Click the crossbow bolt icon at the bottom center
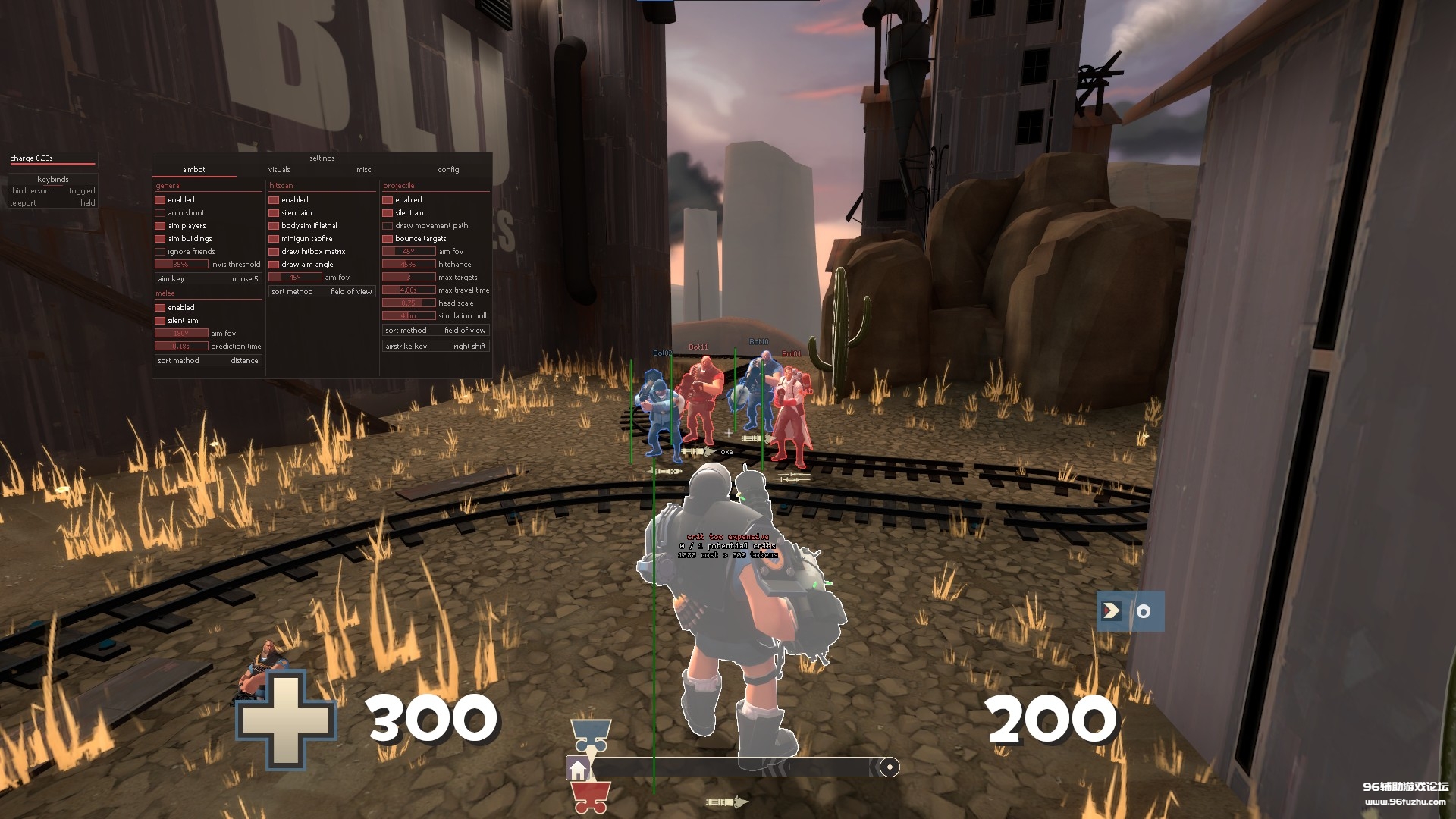The width and height of the screenshot is (1456, 819). click(x=728, y=801)
